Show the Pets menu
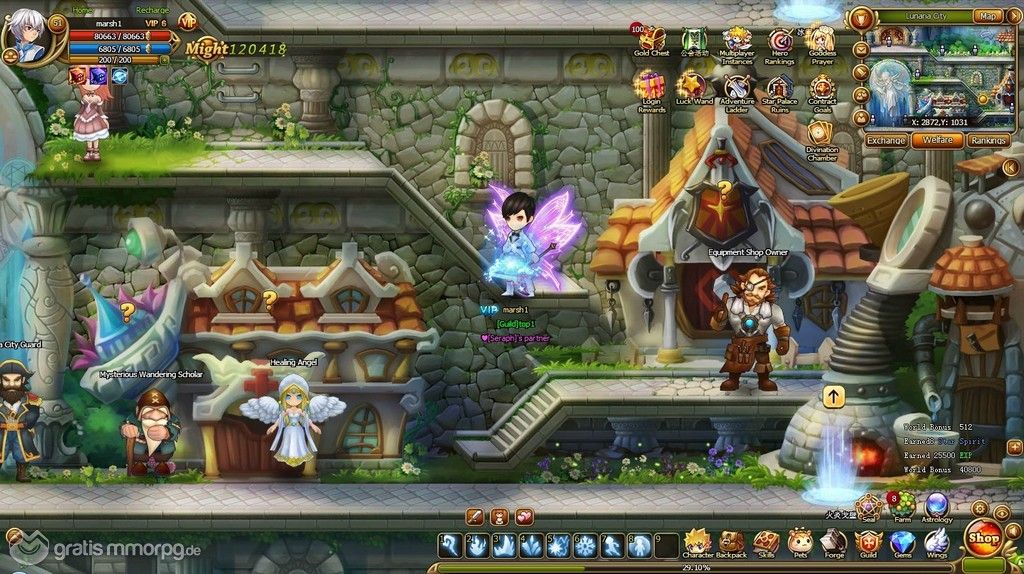 click(799, 543)
